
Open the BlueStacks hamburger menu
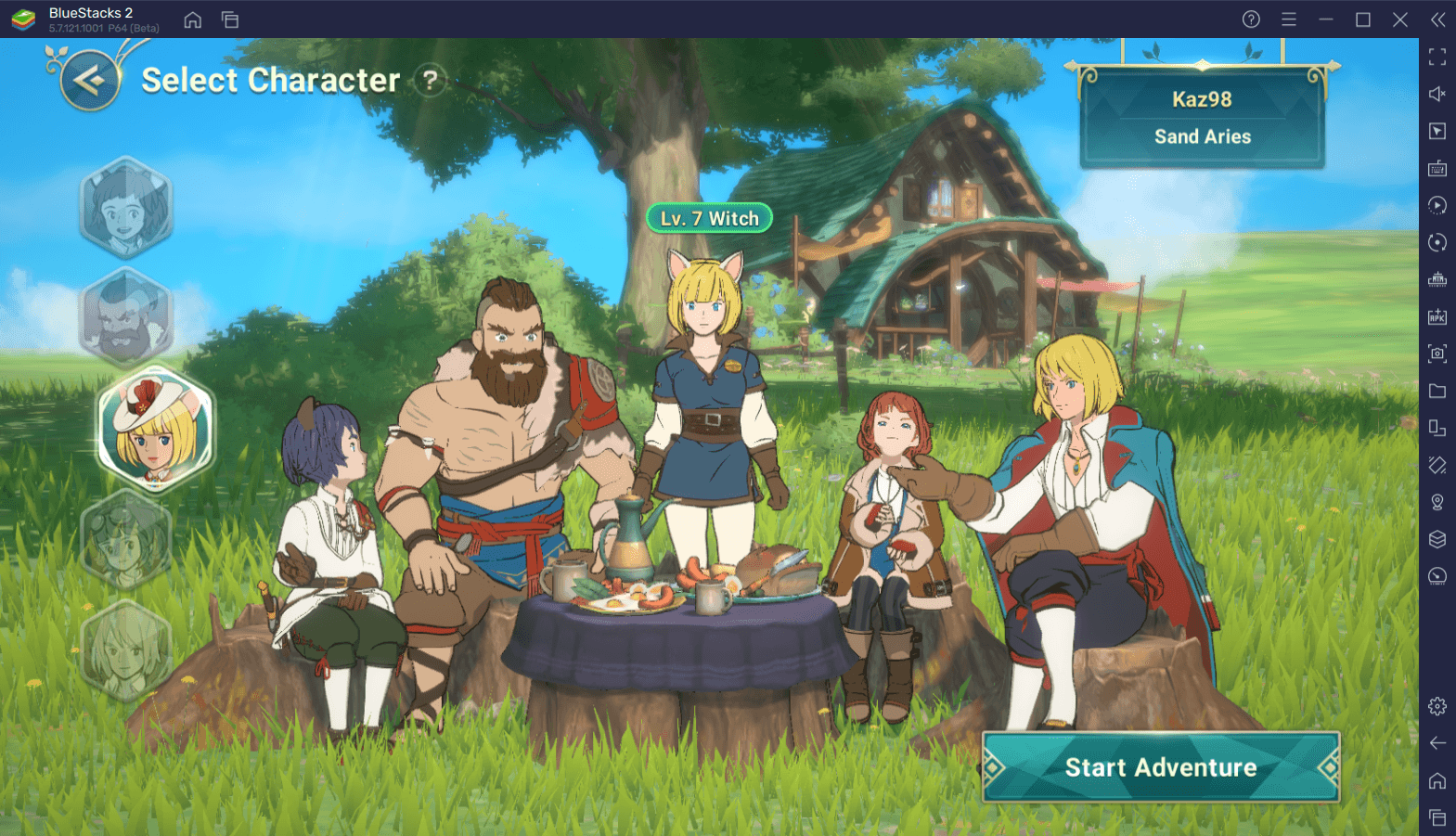(1289, 19)
